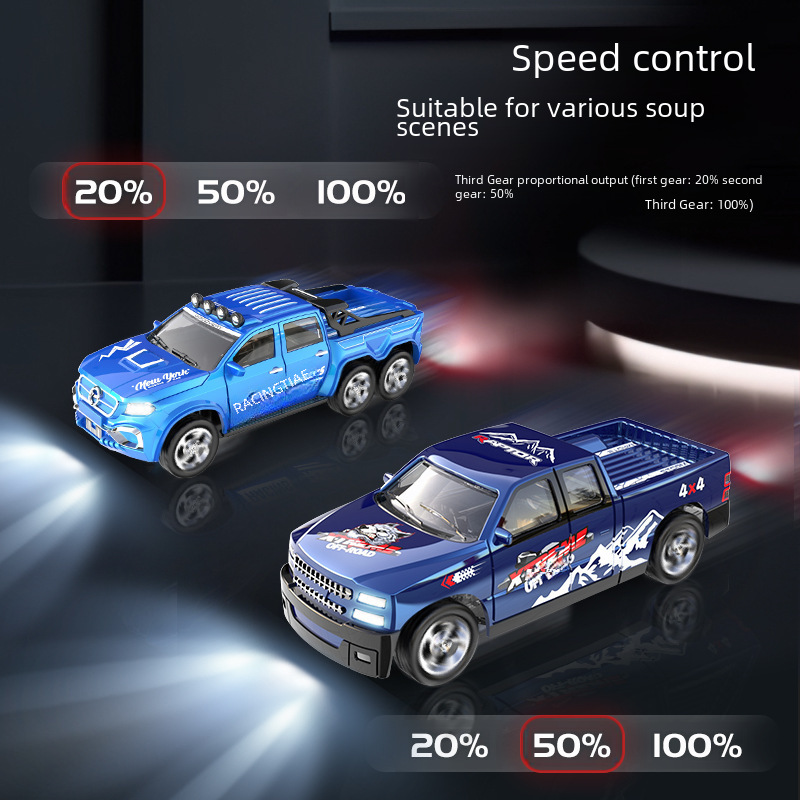Select the red-outlined 20% speed option
This screenshot has width=800, height=800.
click(x=113, y=191)
